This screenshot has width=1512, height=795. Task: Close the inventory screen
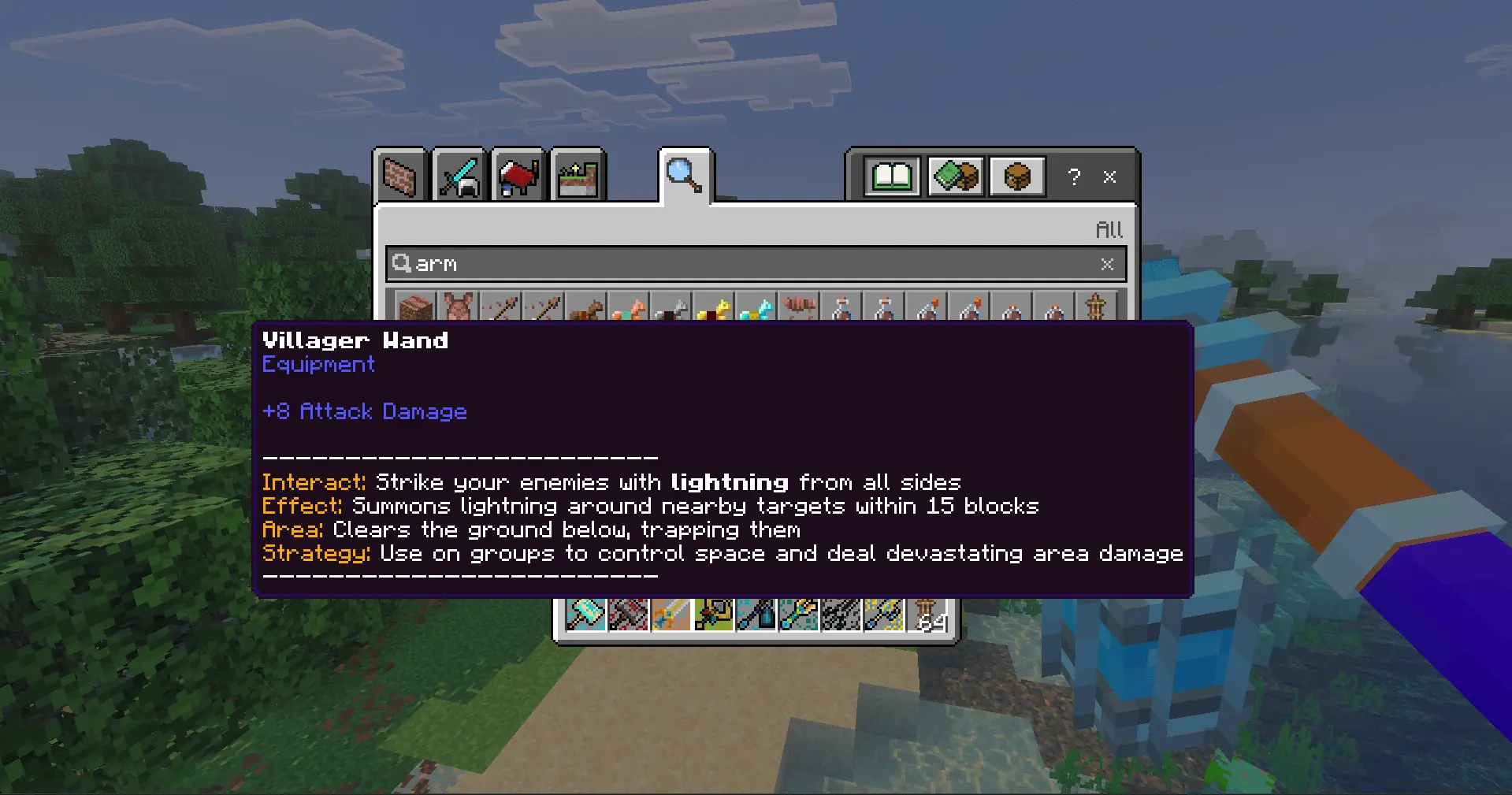(x=1109, y=176)
